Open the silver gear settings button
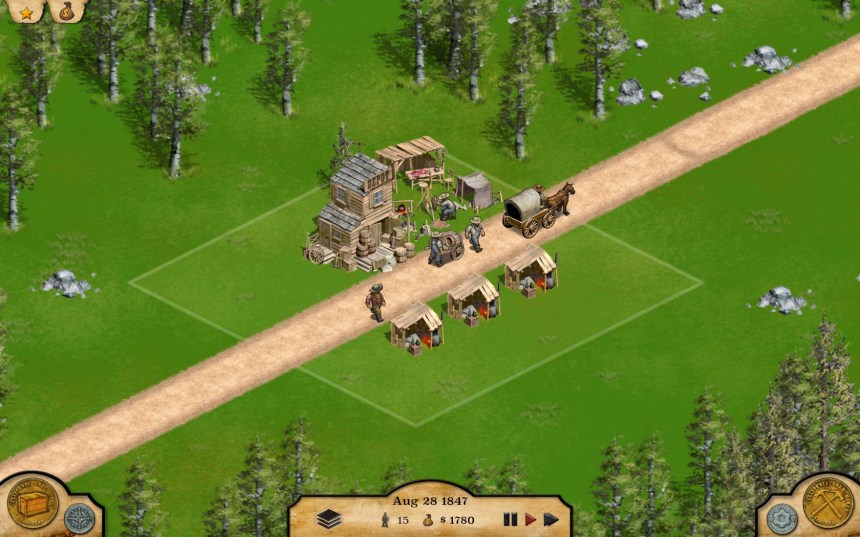 tap(782, 518)
